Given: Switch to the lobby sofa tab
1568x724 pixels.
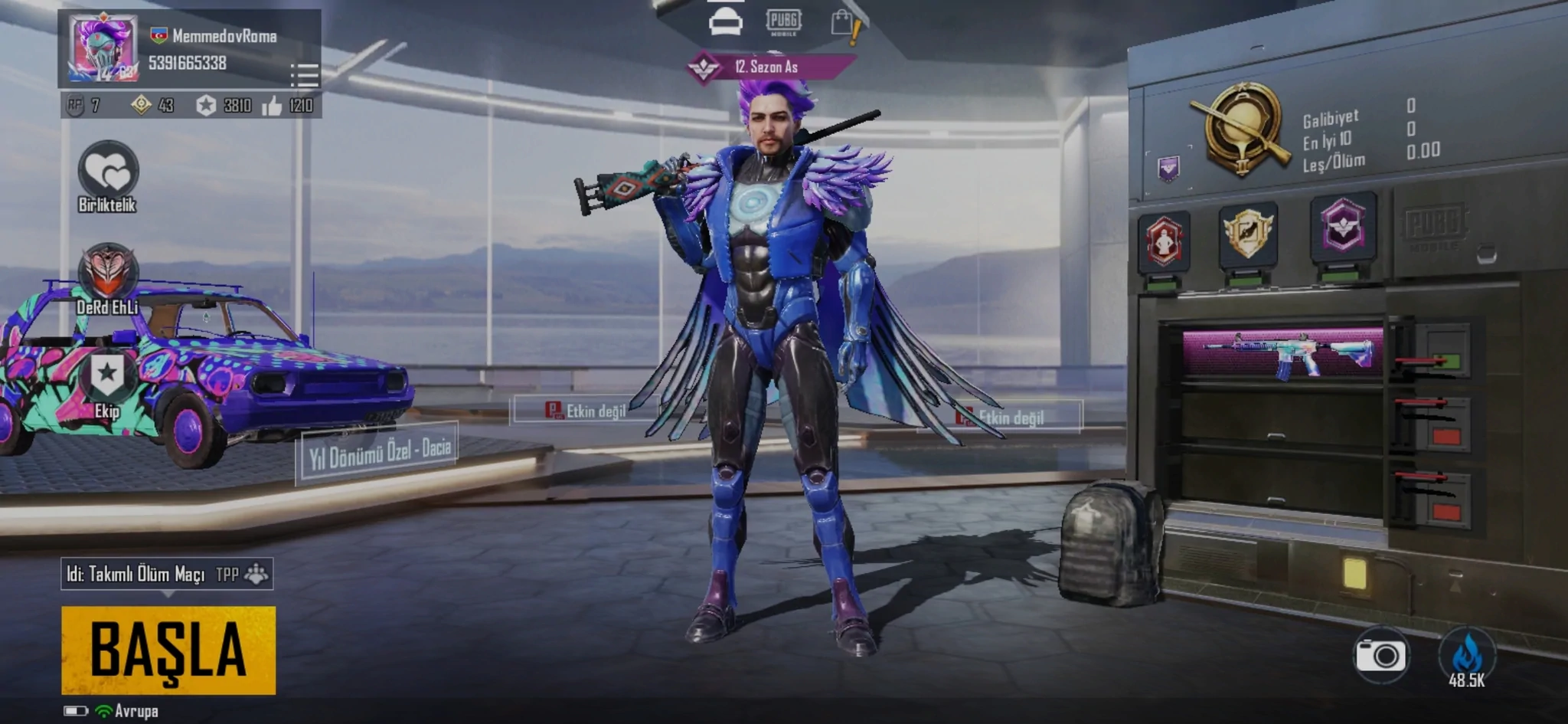Looking at the screenshot, I should (x=725, y=22).
